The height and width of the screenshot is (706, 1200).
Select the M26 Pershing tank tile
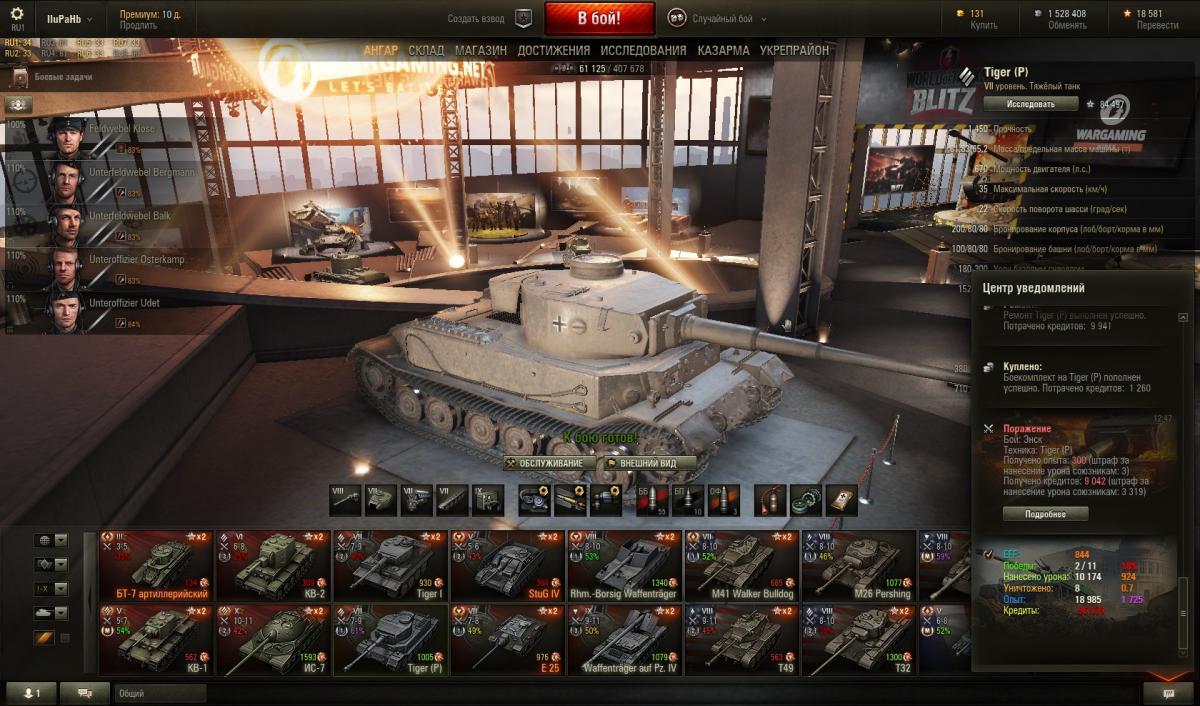(x=857, y=566)
